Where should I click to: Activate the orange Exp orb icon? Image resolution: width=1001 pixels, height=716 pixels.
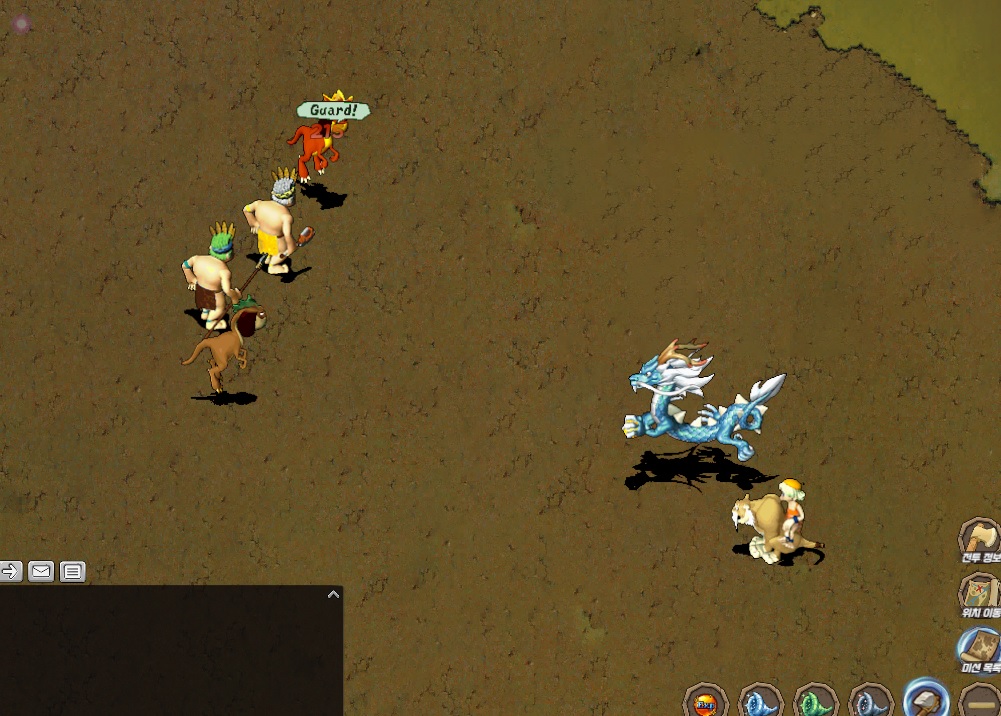[x=705, y=701]
